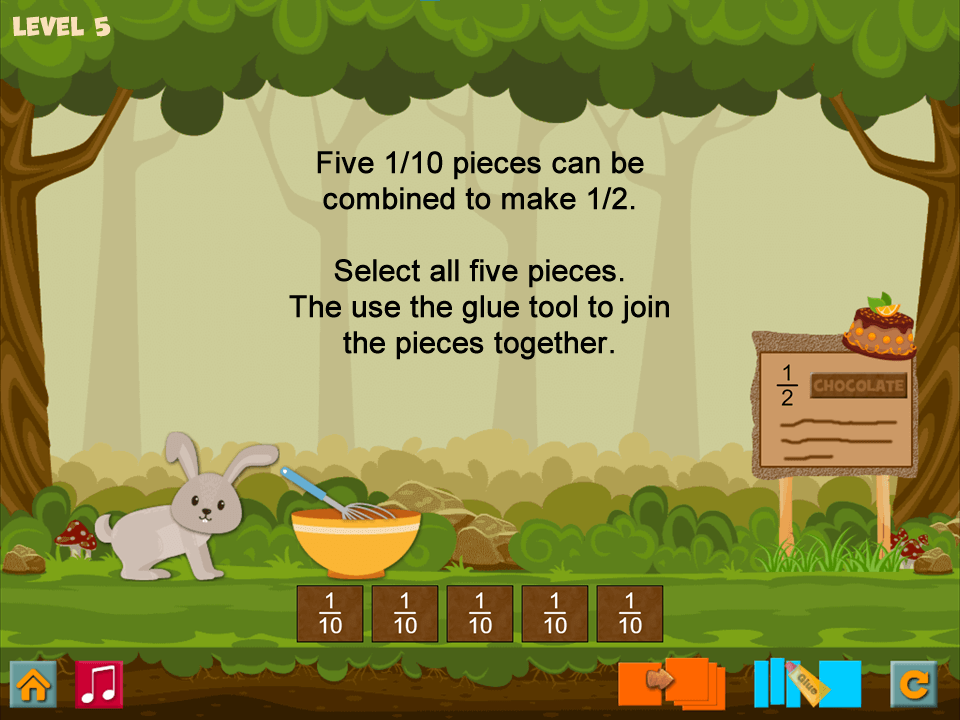Go to the home screen
This screenshot has width=960, height=720.
click(x=33, y=685)
